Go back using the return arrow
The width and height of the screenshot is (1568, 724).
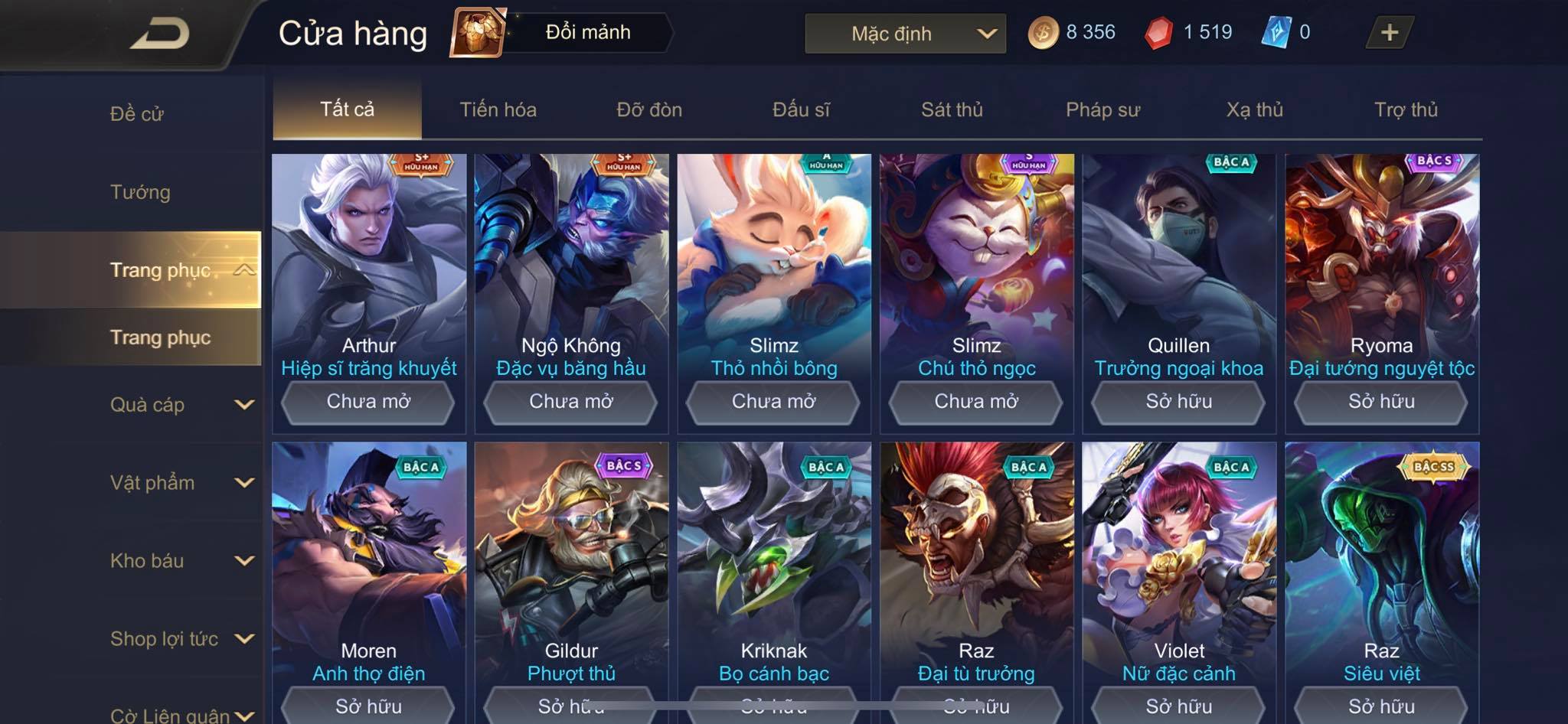159,34
